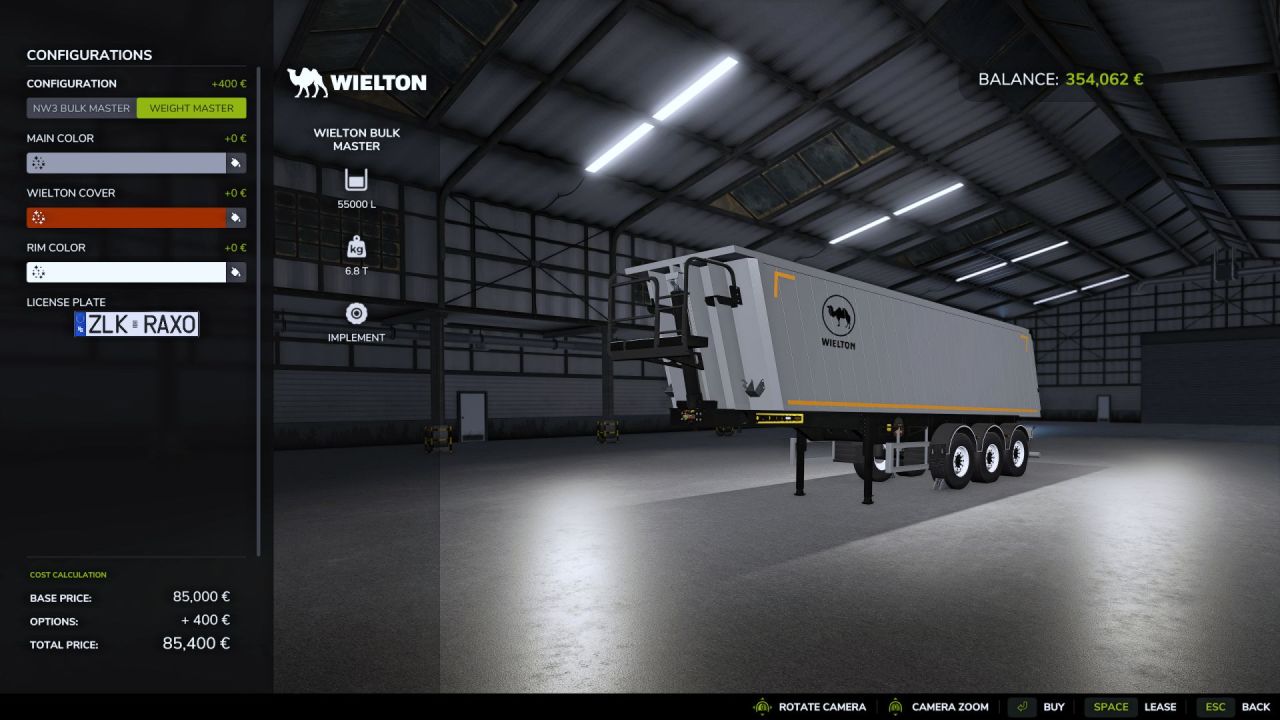Image resolution: width=1280 pixels, height=720 pixels.
Task: Edit the ZLK RAXO license plate
Action: coord(137,323)
